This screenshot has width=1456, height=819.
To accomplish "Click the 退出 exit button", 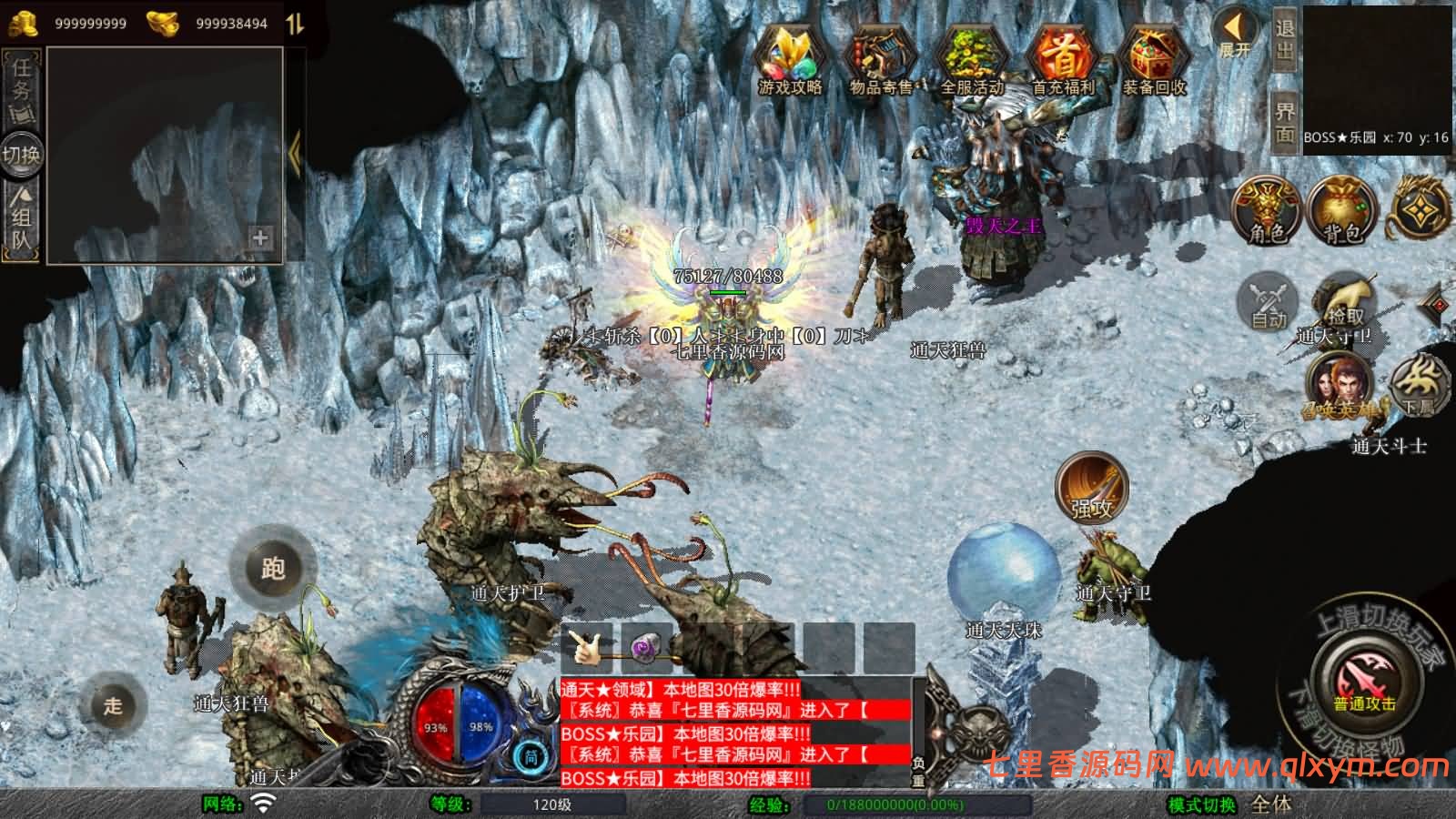I will tap(1284, 38).
